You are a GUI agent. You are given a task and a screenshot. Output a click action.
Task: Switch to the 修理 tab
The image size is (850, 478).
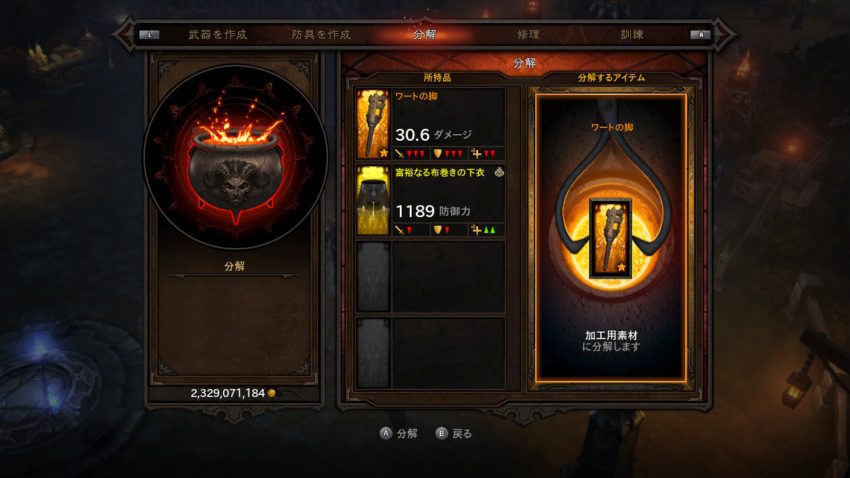(x=528, y=34)
